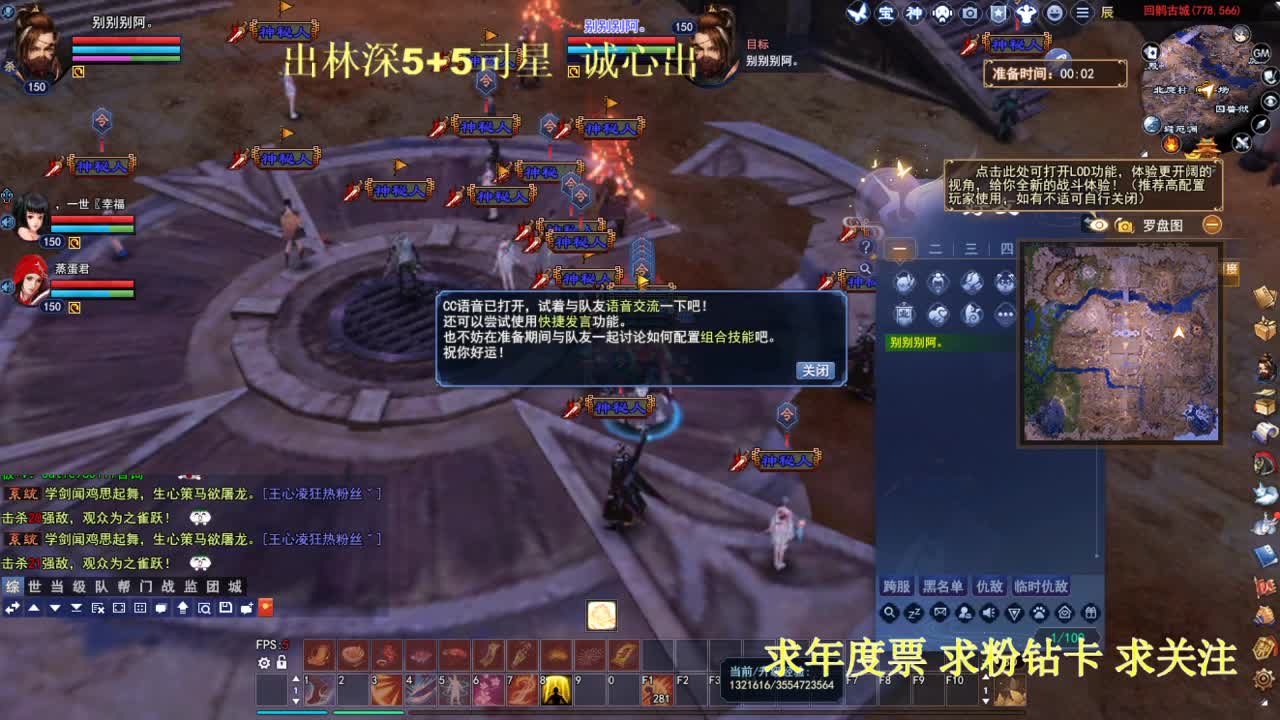Click the GM icon next to the minimap
1280x720 pixels.
click(x=1261, y=52)
